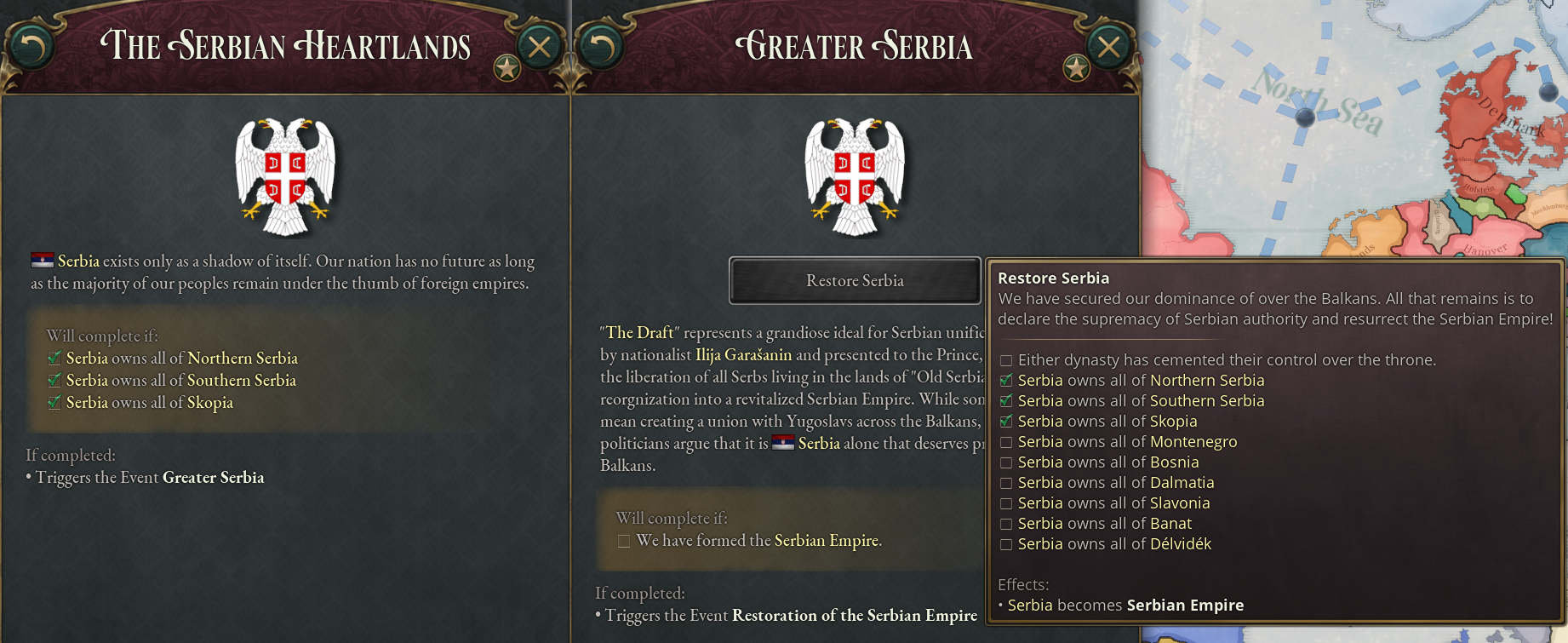1568x643 pixels.
Task: Click the Restoration of the Serbian Empire link
Action: [x=854, y=615]
